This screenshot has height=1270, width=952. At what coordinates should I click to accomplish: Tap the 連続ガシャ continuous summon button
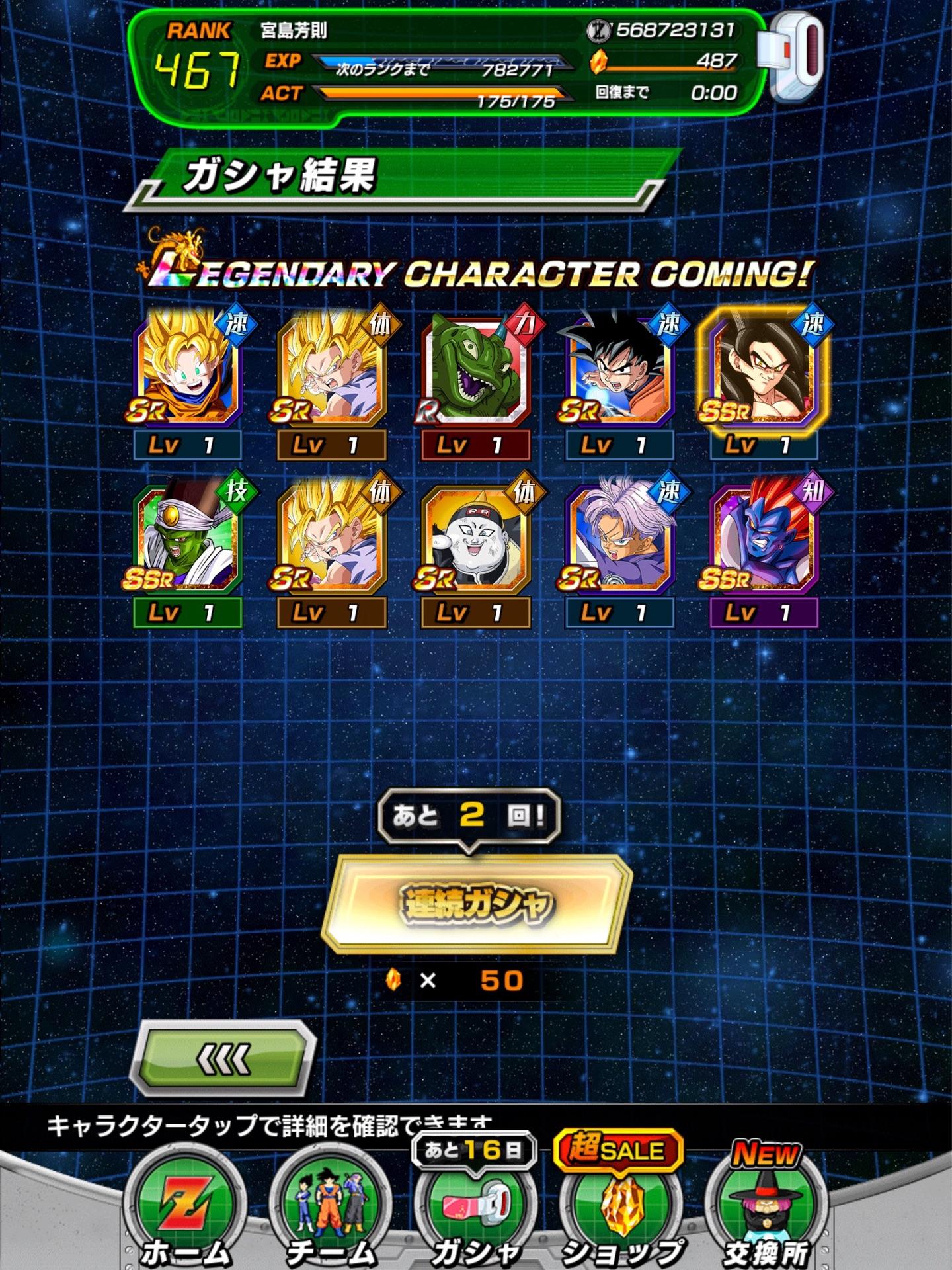[475, 903]
